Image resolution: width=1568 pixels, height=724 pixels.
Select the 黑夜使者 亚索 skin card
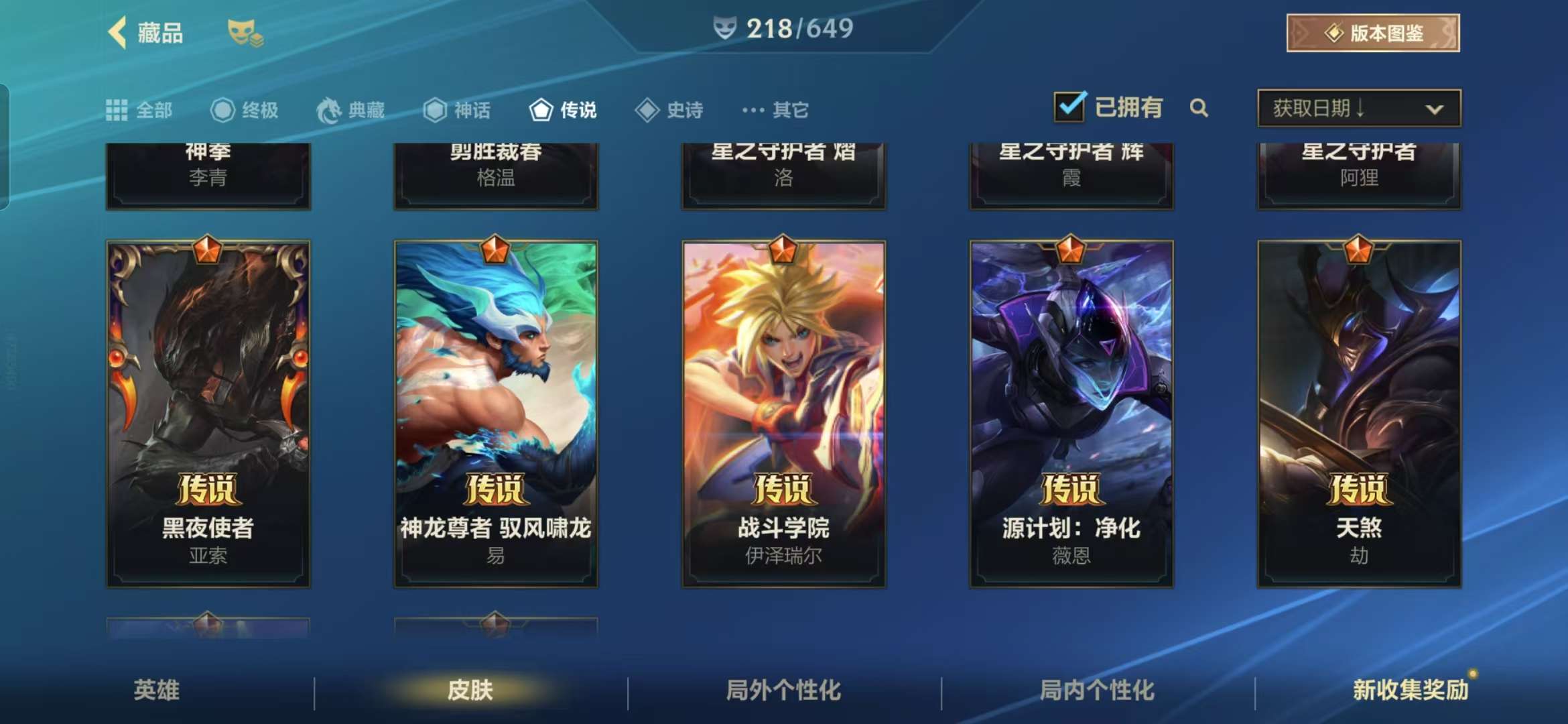(x=208, y=414)
